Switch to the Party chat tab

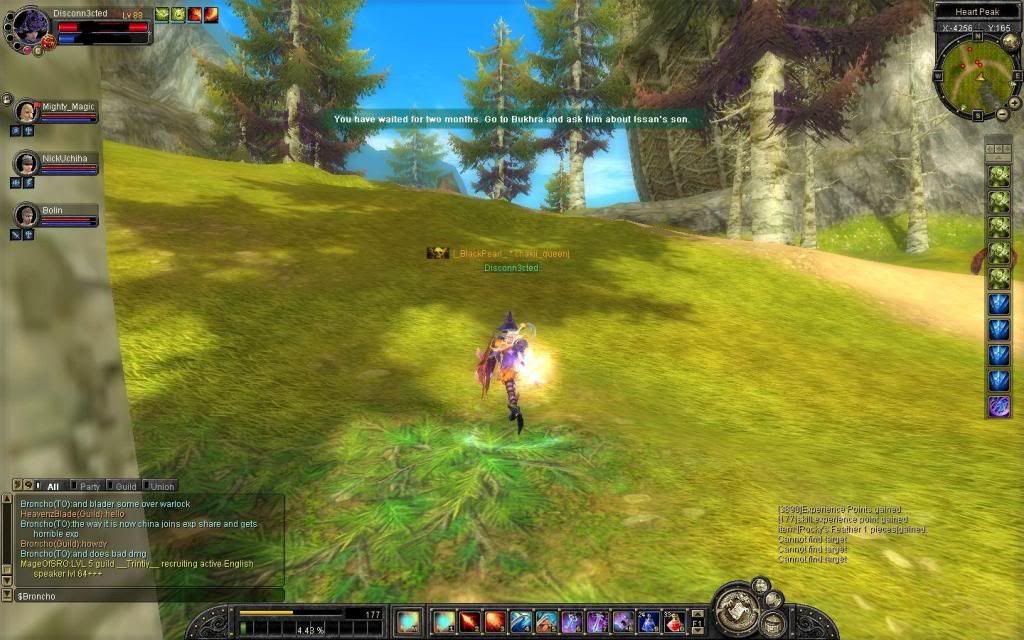(90, 486)
